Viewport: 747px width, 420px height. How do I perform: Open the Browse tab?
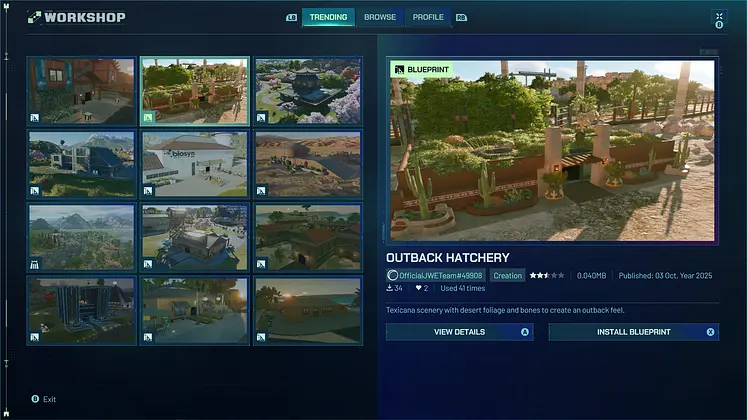click(x=379, y=17)
